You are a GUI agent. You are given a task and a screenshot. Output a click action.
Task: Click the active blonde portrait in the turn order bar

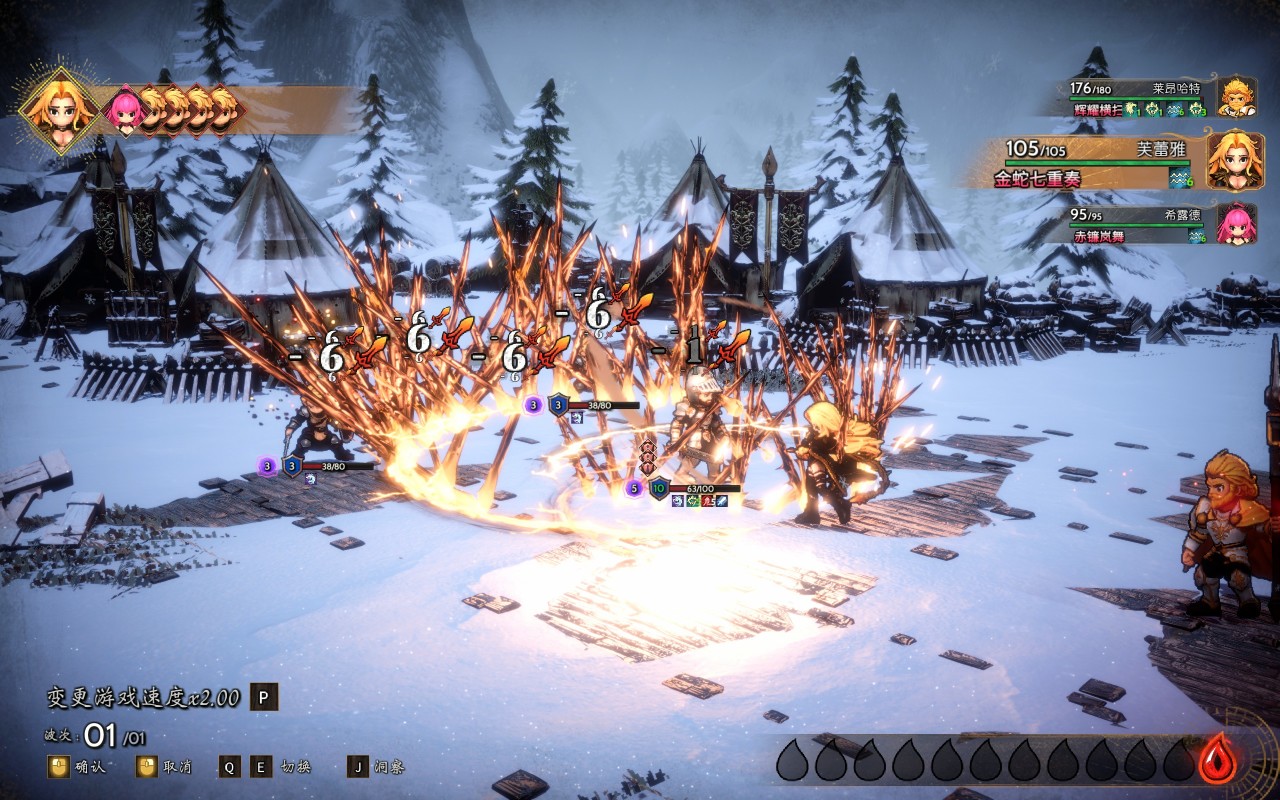(59, 109)
